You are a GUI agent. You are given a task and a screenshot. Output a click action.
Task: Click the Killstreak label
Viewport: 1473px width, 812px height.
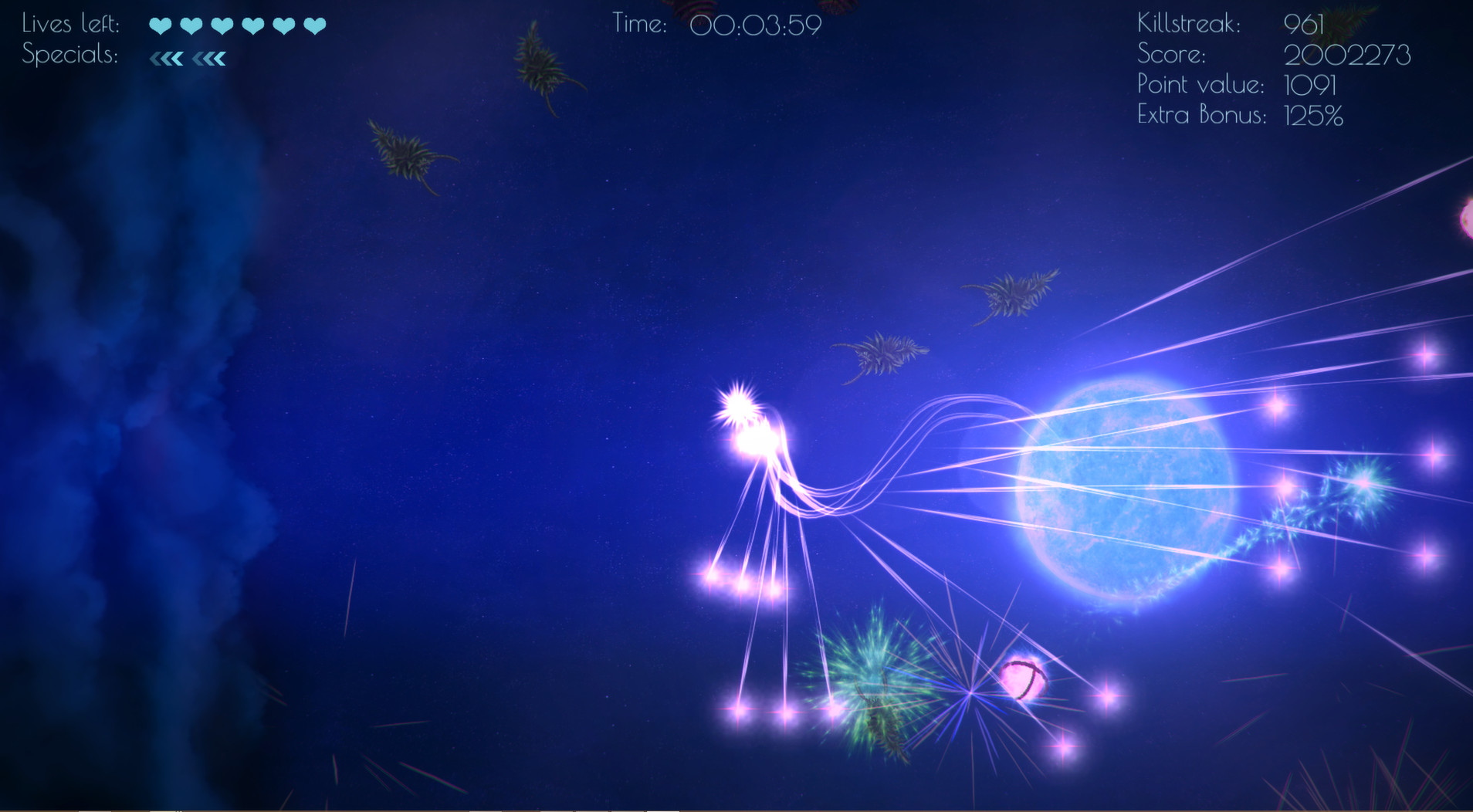1189,24
